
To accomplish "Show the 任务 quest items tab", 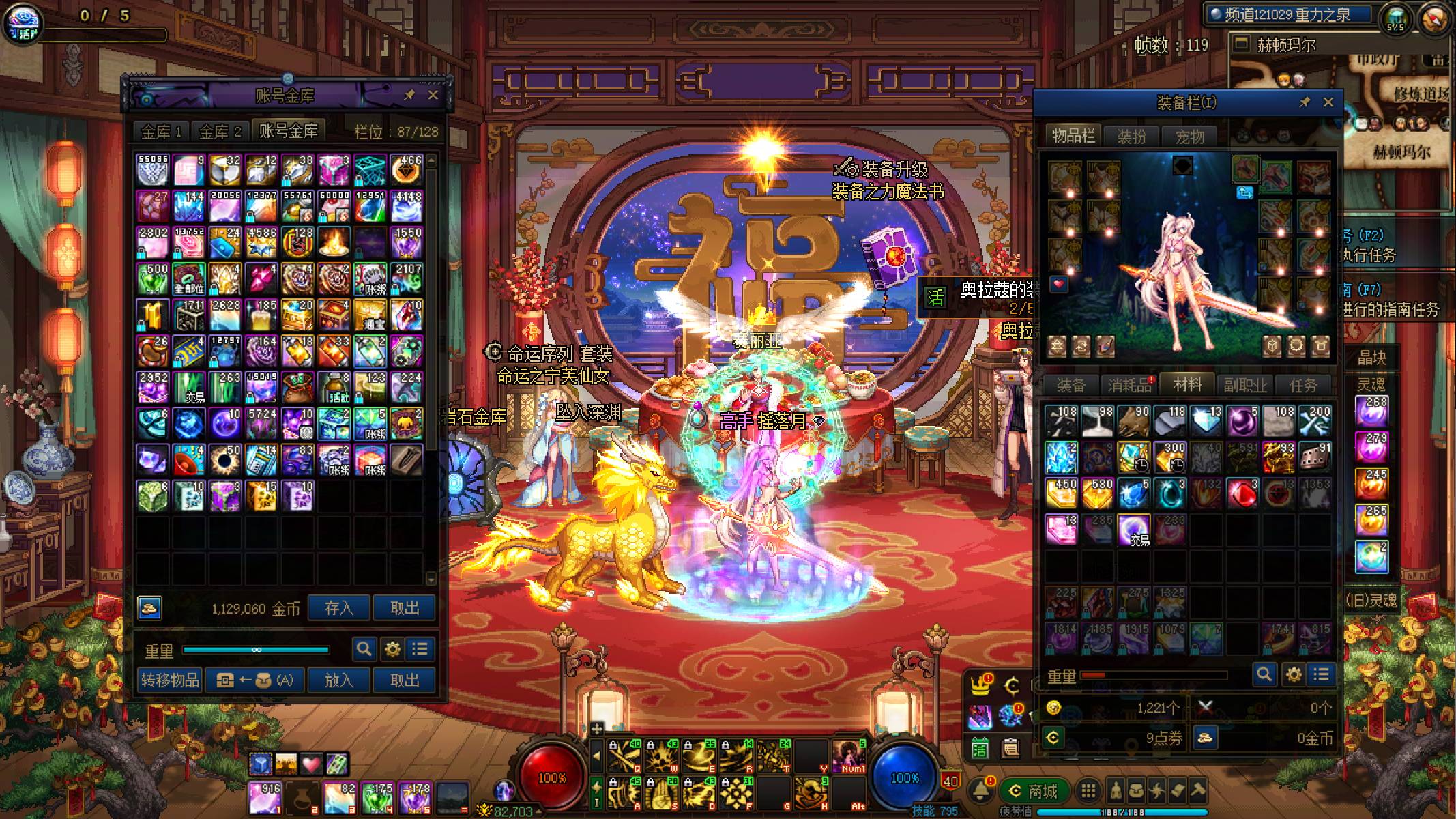I will click(x=1303, y=385).
